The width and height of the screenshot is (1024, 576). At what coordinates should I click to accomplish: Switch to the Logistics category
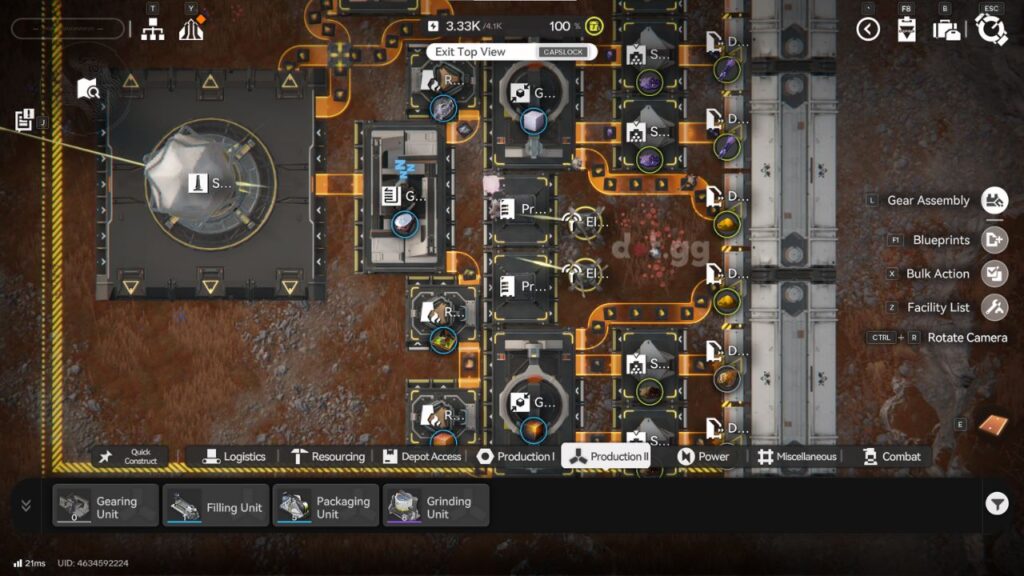pos(235,457)
